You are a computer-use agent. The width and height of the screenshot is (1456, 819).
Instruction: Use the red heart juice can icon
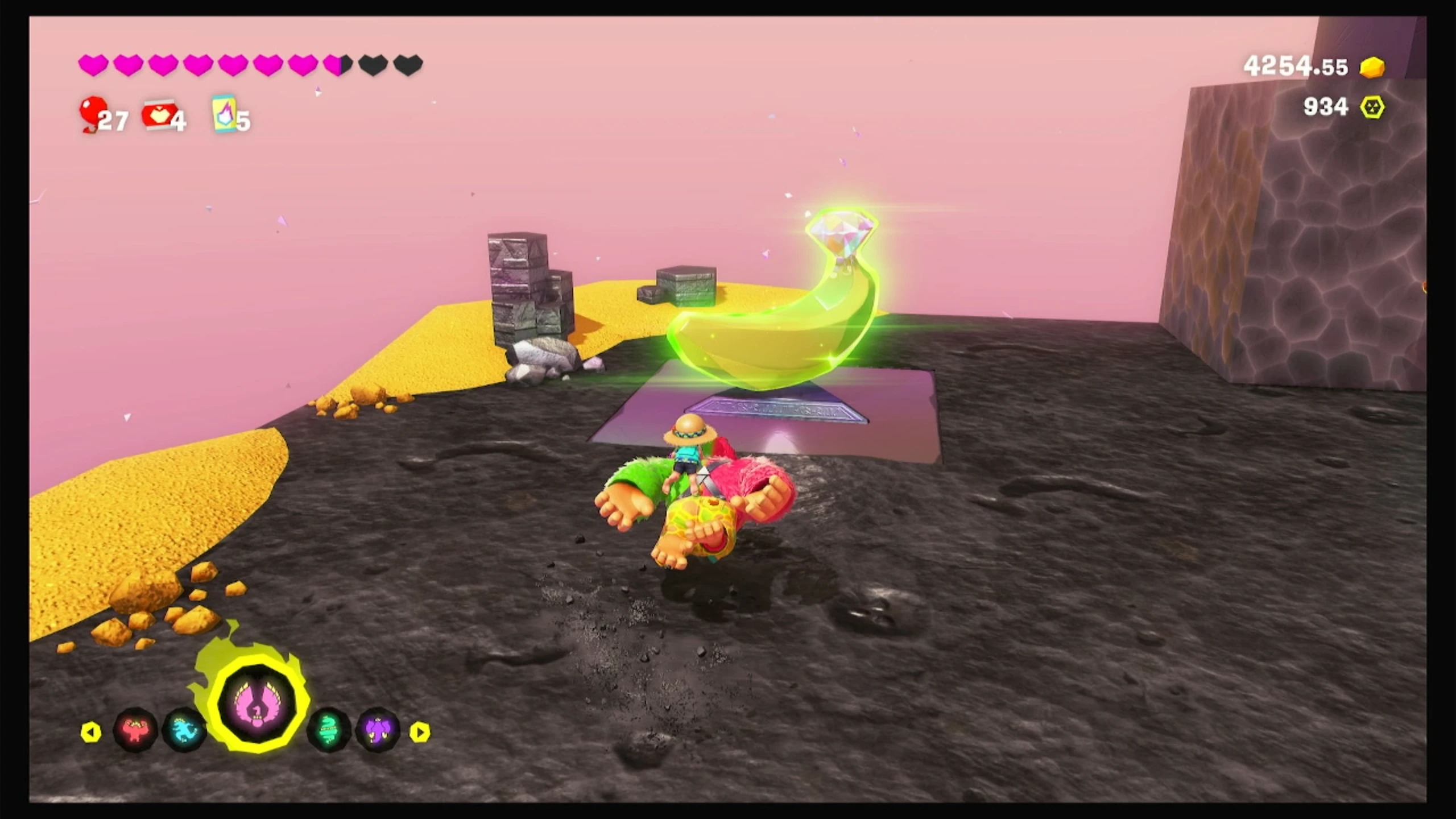tap(158, 115)
